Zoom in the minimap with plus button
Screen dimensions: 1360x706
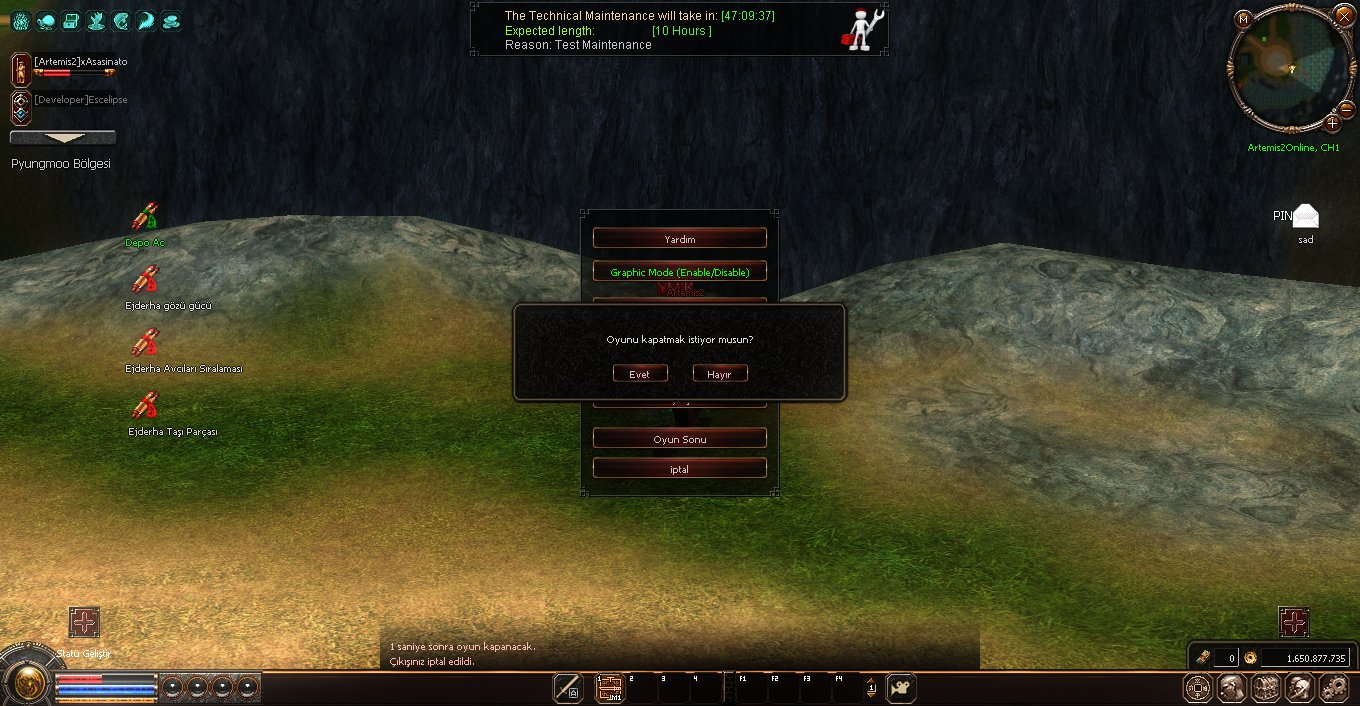point(1332,124)
